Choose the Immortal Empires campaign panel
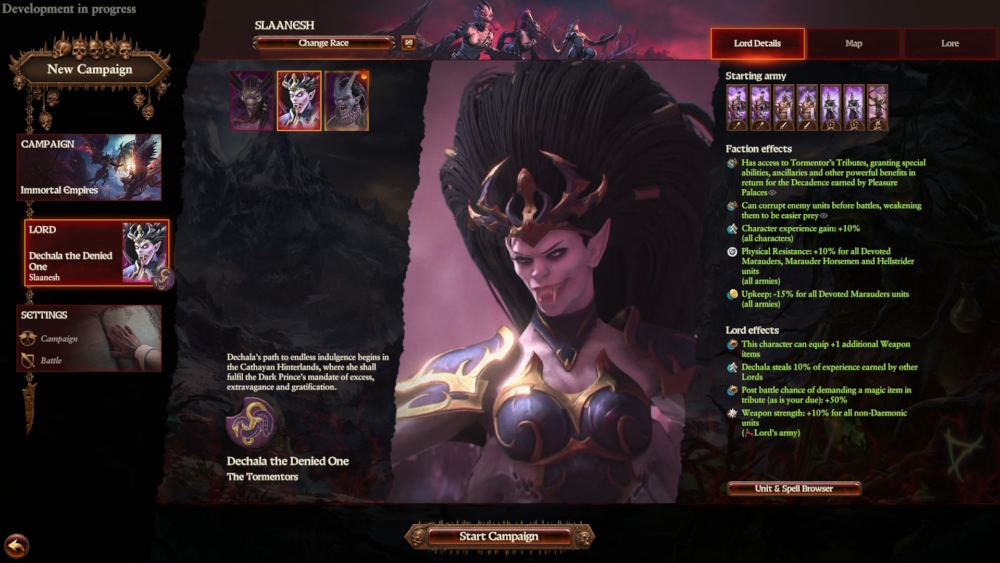This screenshot has width=1000, height=563. tap(89, 167)
